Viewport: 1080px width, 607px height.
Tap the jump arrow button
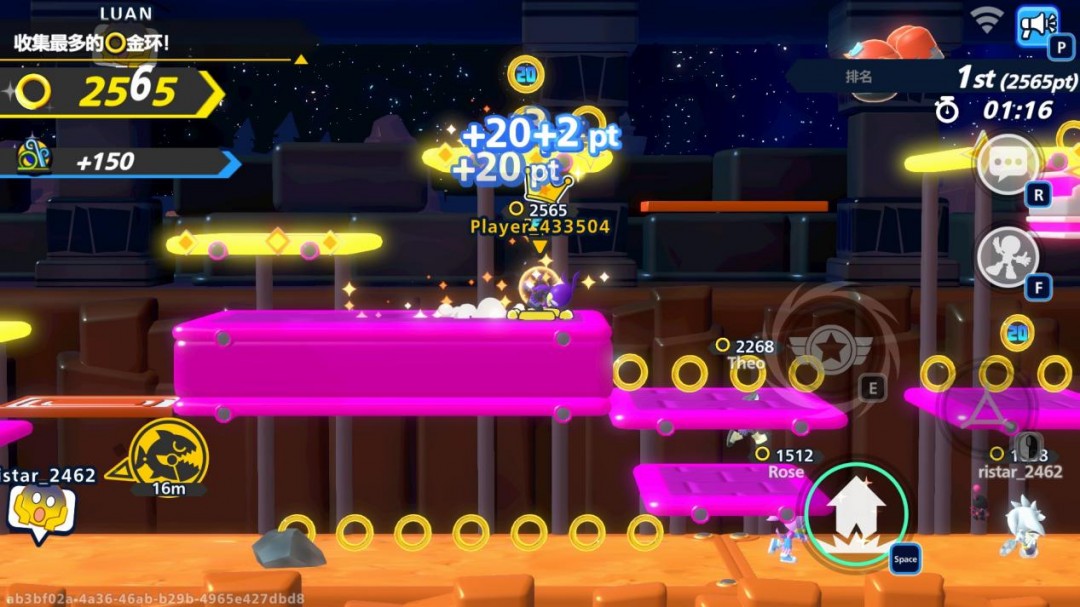click(x=856, y=513)
